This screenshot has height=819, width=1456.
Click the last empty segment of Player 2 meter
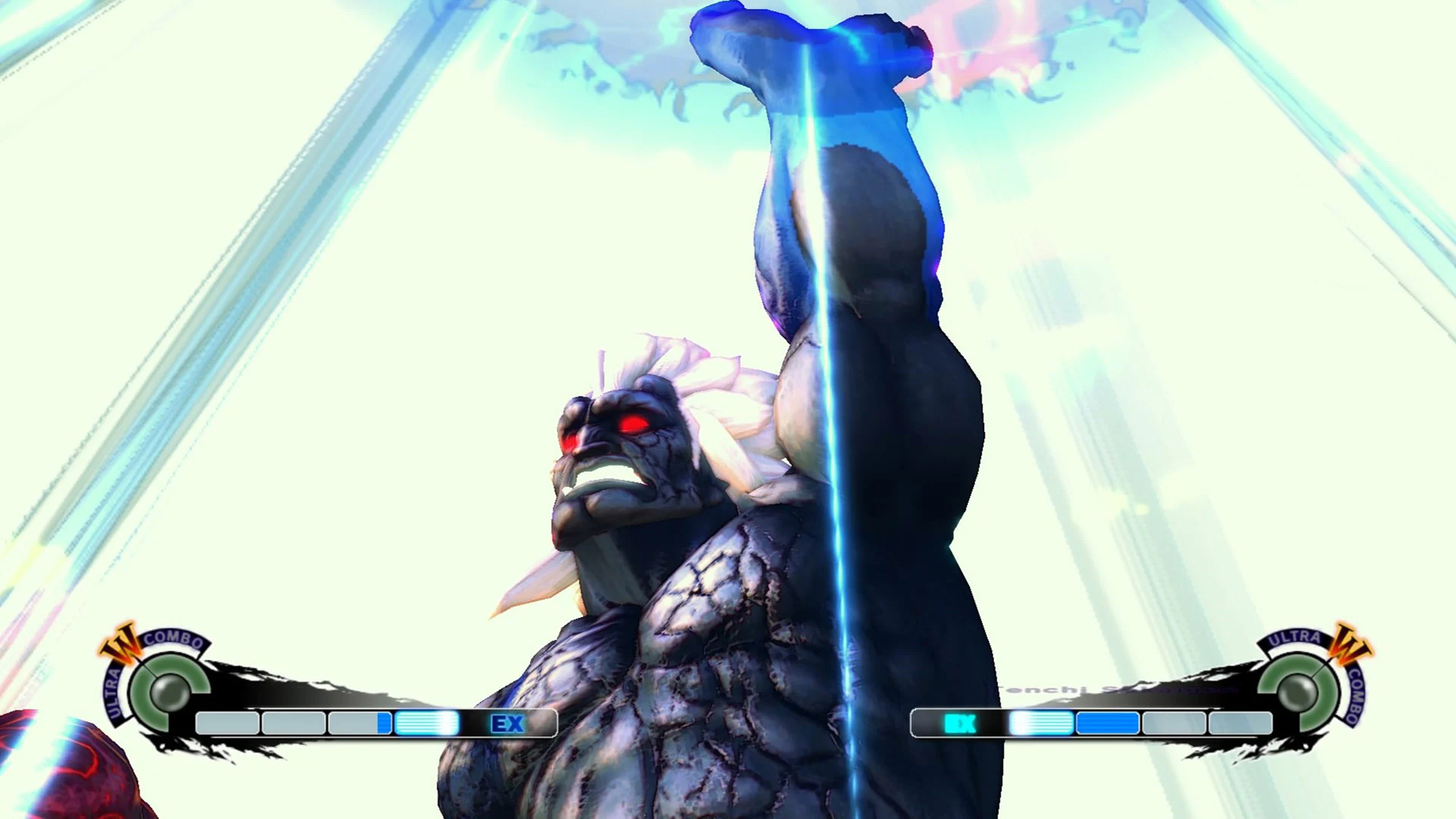pyautogui.click(x=1241, y=723)
